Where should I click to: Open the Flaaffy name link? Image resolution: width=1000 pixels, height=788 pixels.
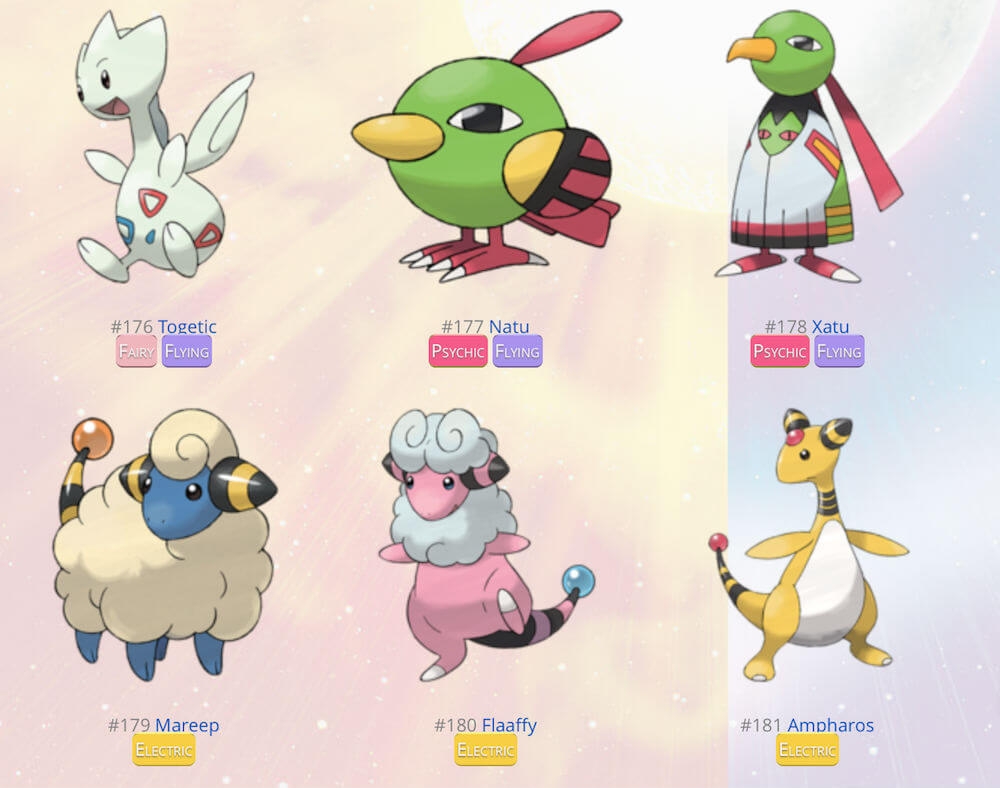coord(508,725)
